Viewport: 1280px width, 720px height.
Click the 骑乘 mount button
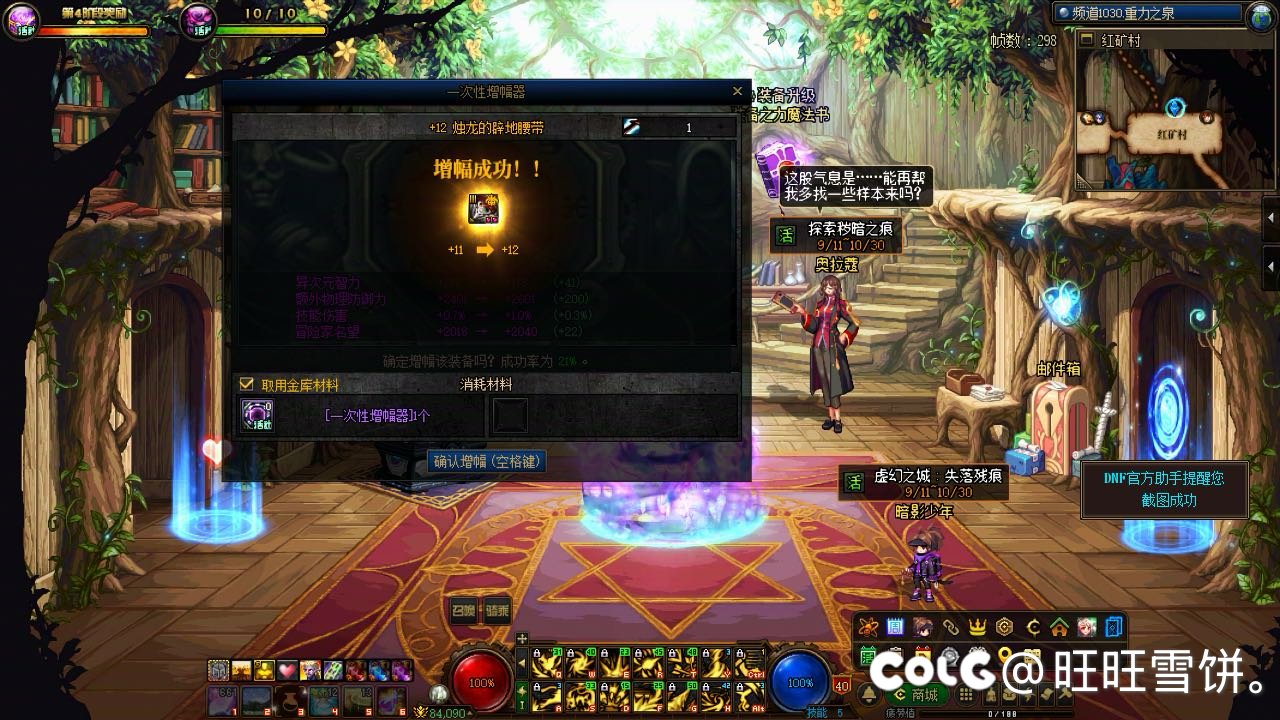(x=497, y=611)
